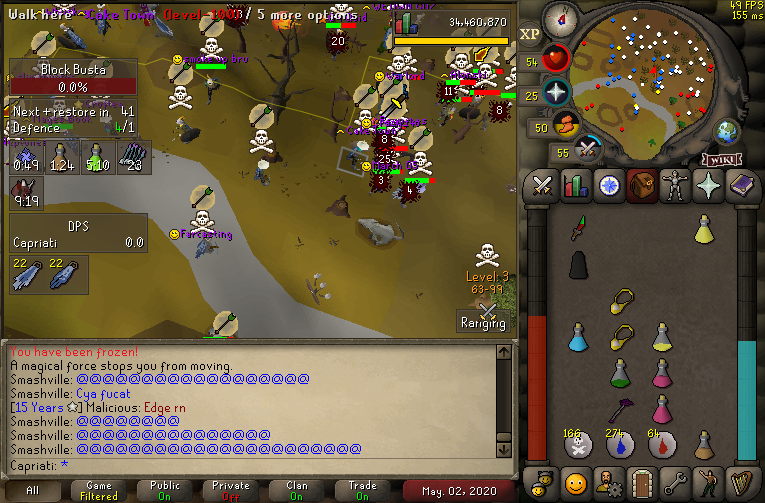The width and height of the screenshot is (765, 503).
Task: Cast with the death rune stack
Action: pos(578,445)
